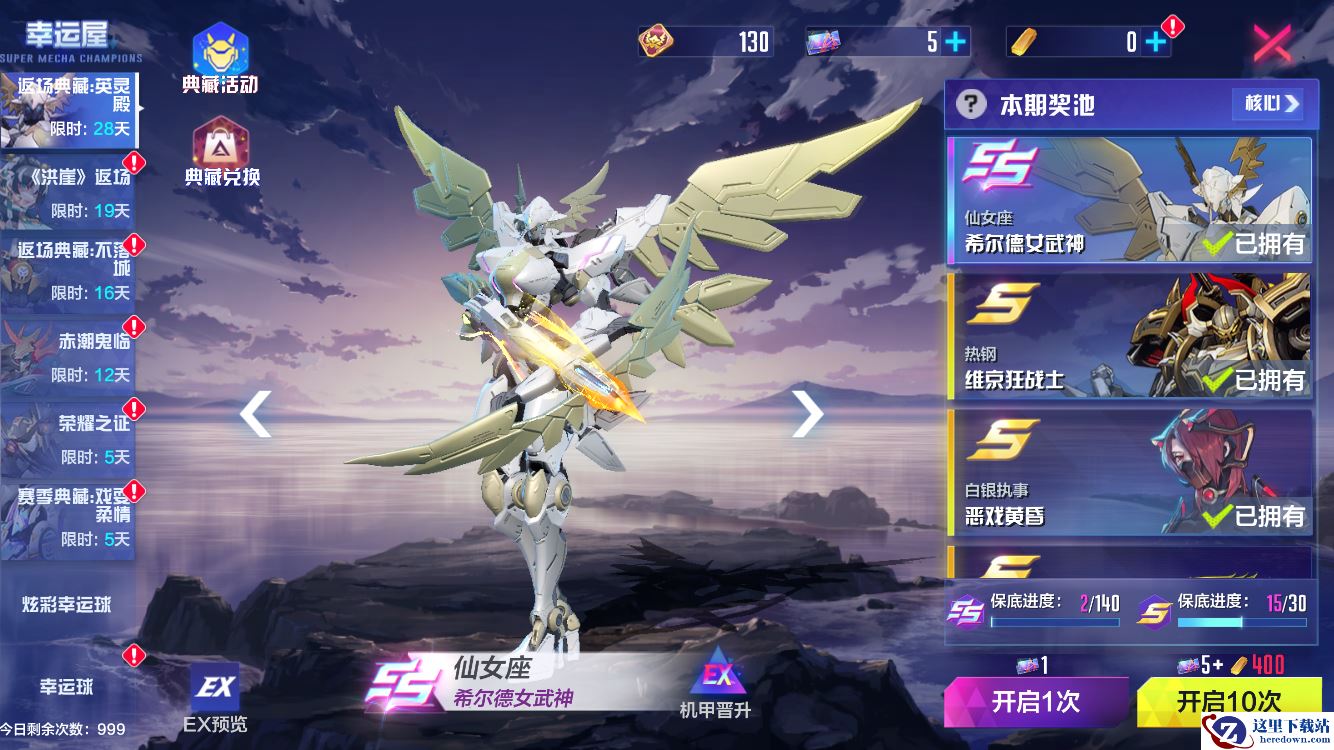
Task: Select the 希尔德女武神 SS prize card
Action: pos(1128,200)
